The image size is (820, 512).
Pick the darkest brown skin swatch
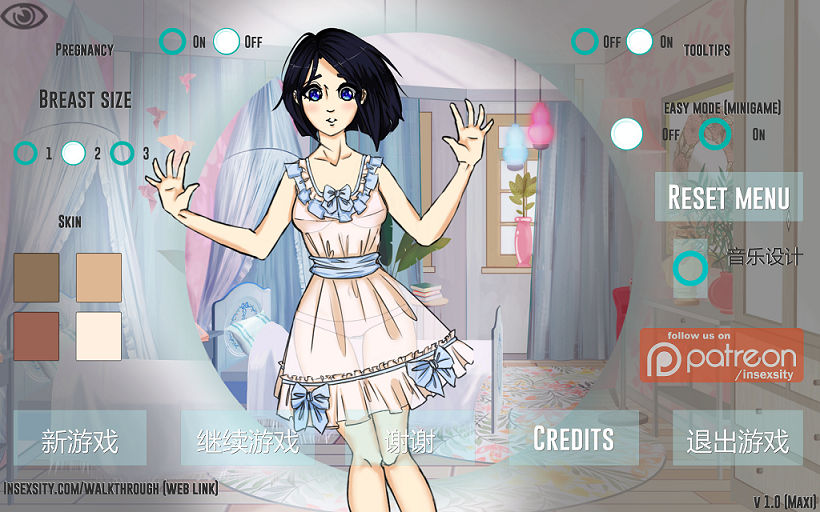37,277
